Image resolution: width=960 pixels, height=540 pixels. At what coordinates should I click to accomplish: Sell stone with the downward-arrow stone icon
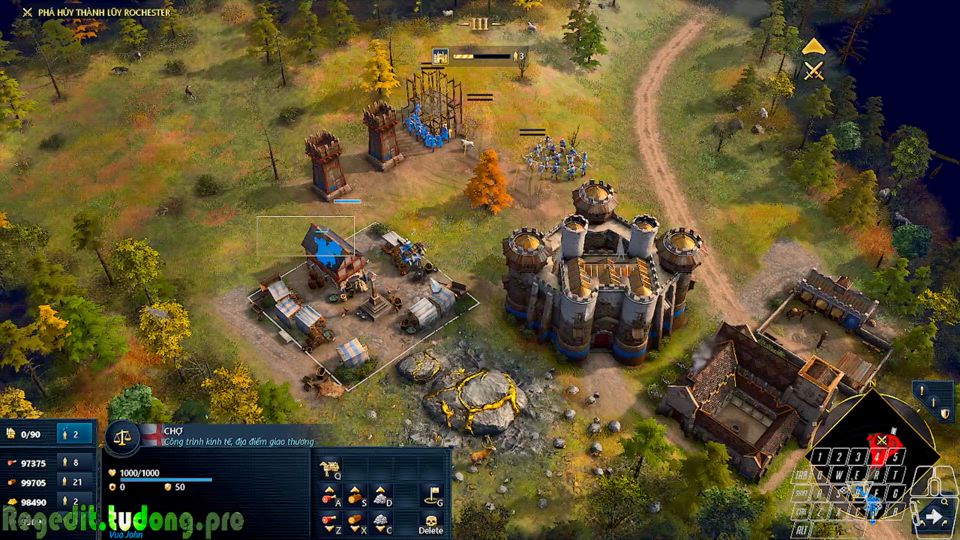[381, 520]
